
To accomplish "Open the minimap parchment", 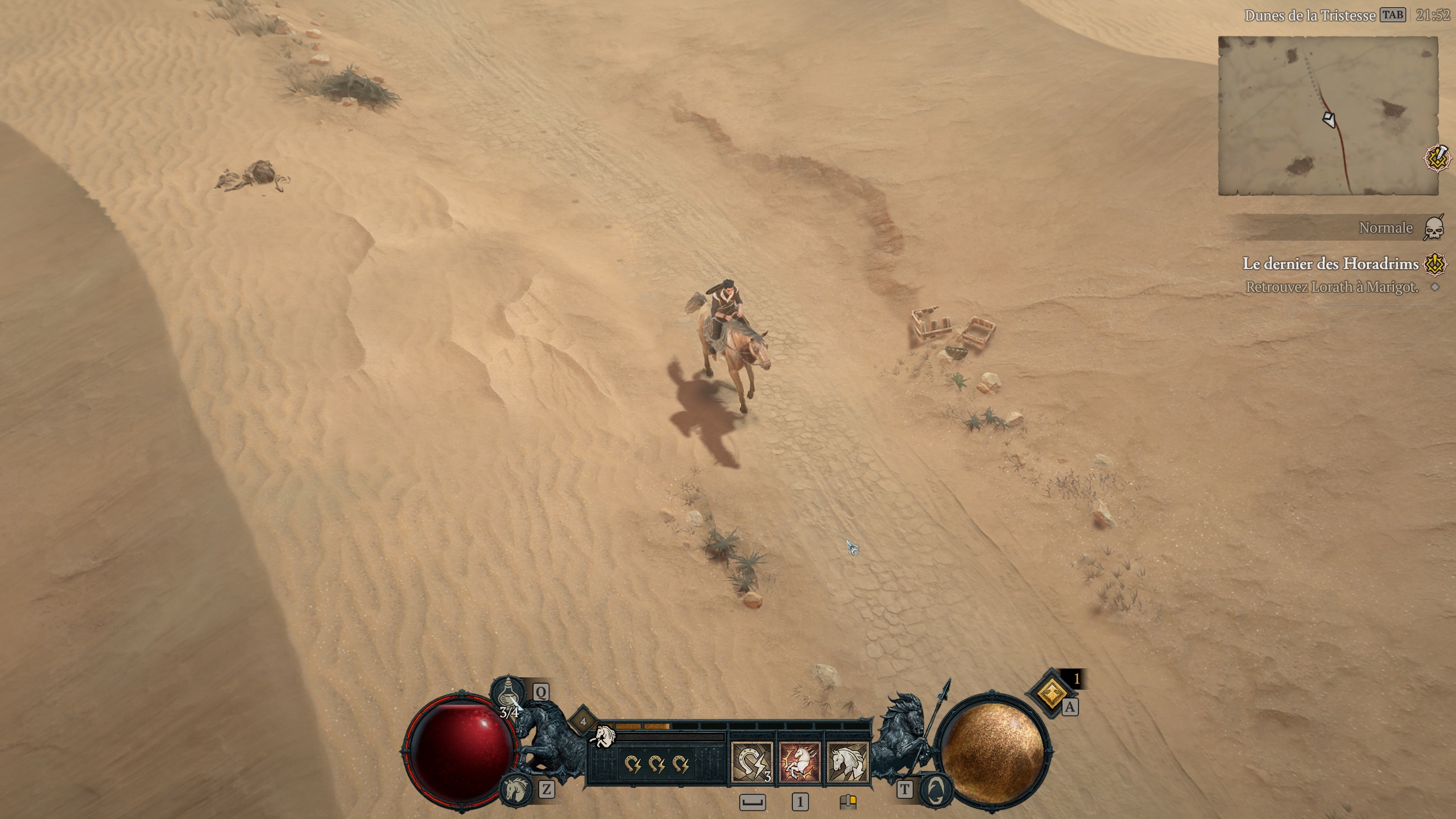I will click(1327, 116).
